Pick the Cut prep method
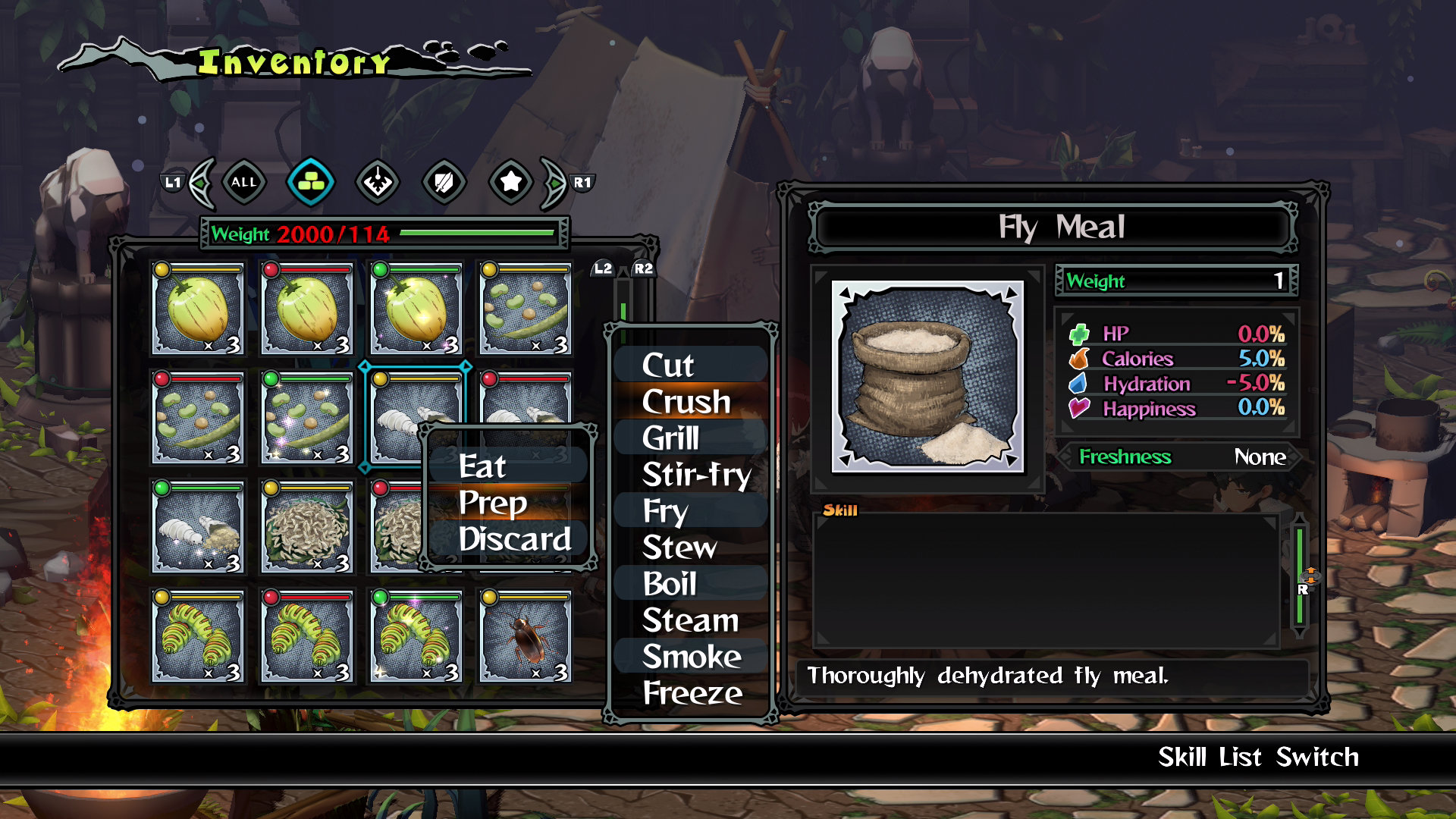Image resolution: width=1456 pixels, height=819 pixels. (x=668, y=365)
